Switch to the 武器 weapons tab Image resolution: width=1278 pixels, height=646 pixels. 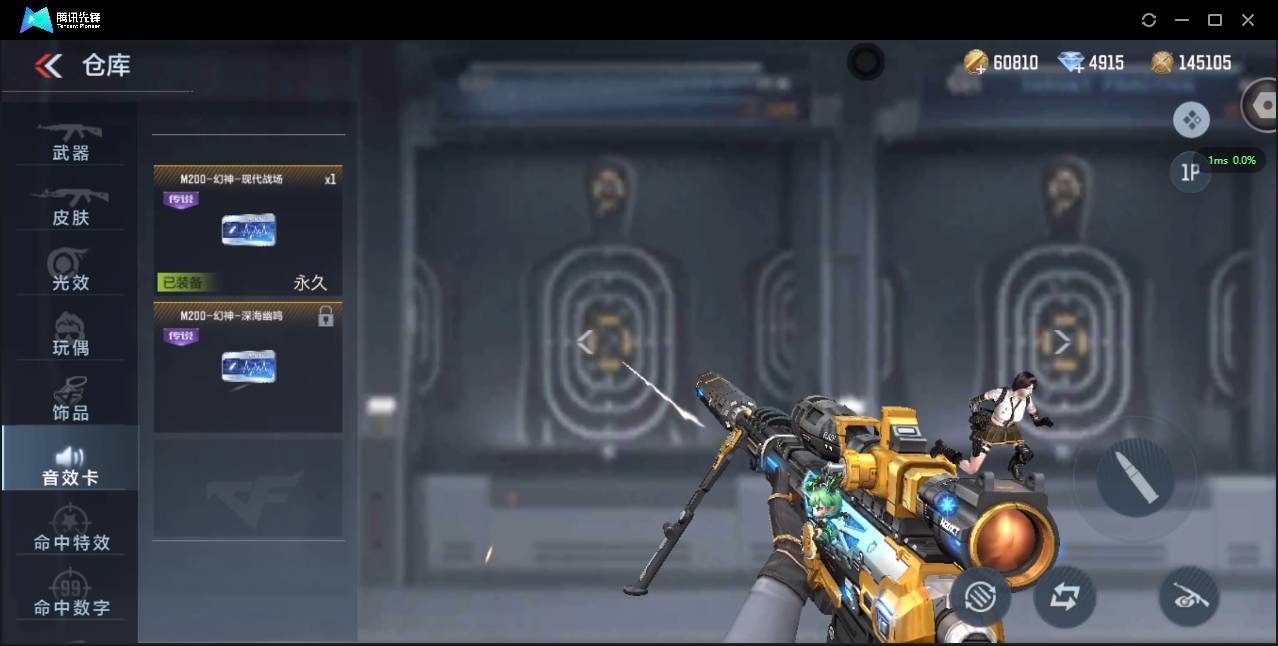pos(70,141)
